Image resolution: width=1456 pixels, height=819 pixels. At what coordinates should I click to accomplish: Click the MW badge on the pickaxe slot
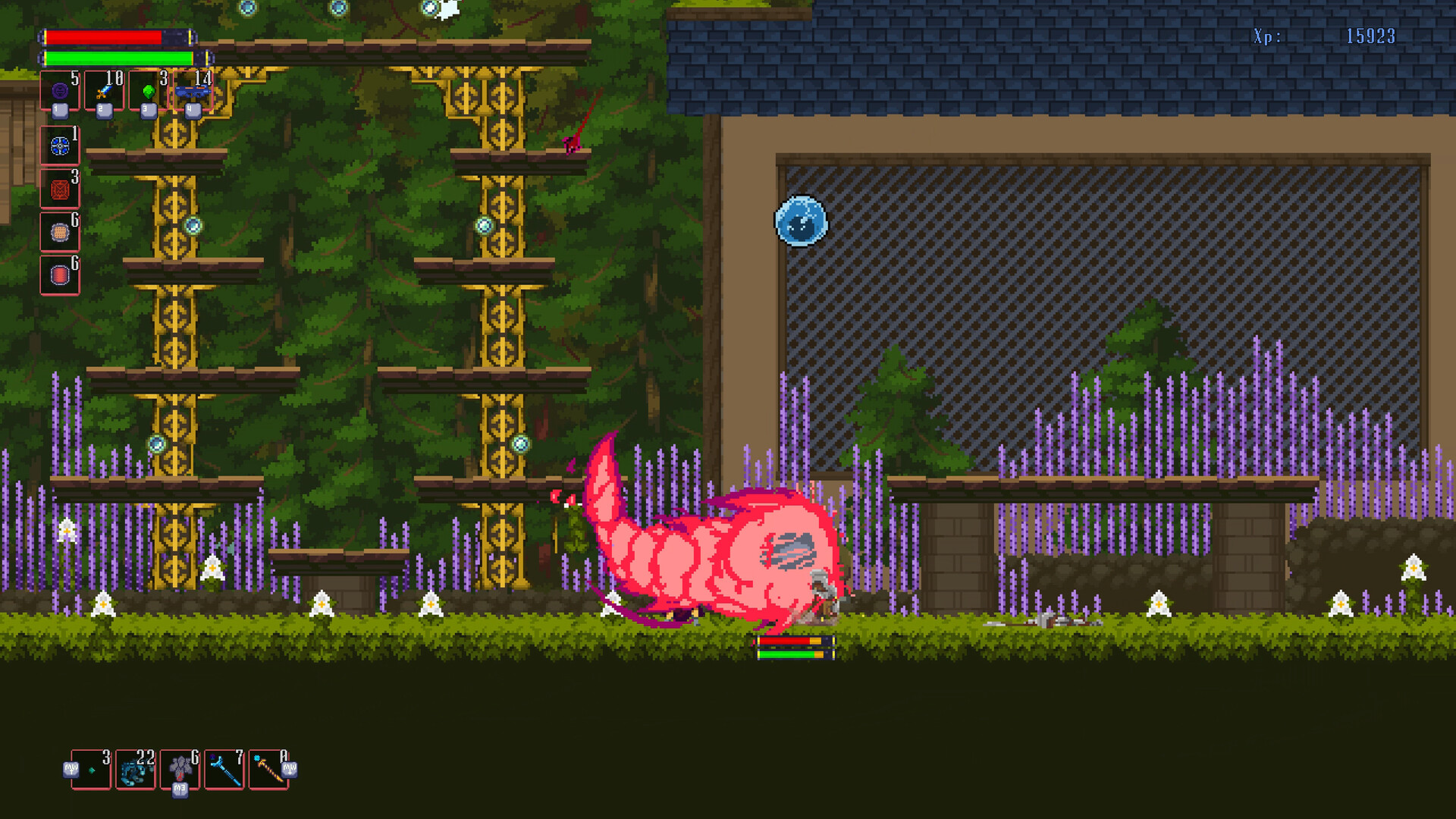[290, 770]
